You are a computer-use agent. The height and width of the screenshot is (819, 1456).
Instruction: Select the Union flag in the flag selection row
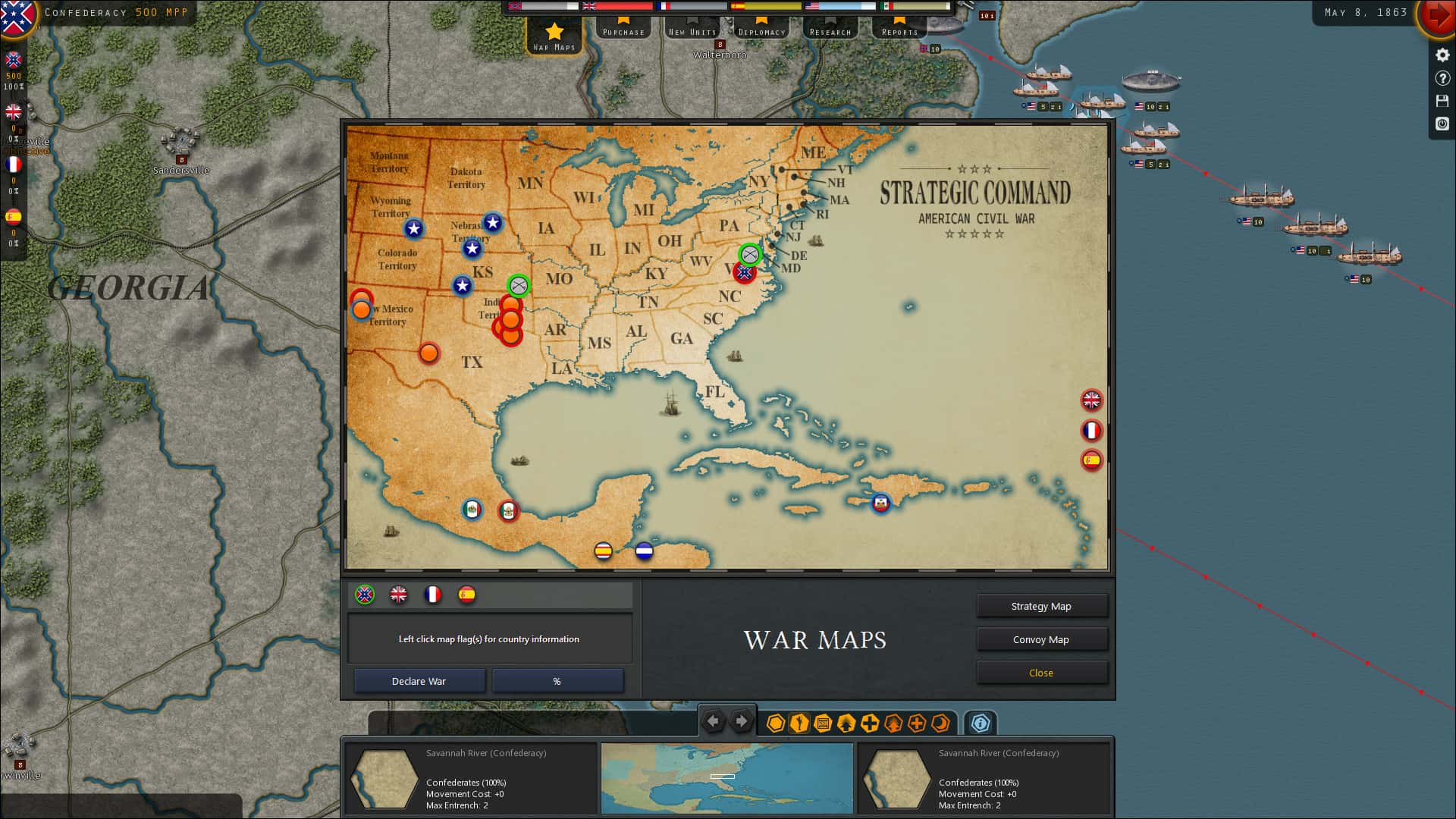(366, 595)
